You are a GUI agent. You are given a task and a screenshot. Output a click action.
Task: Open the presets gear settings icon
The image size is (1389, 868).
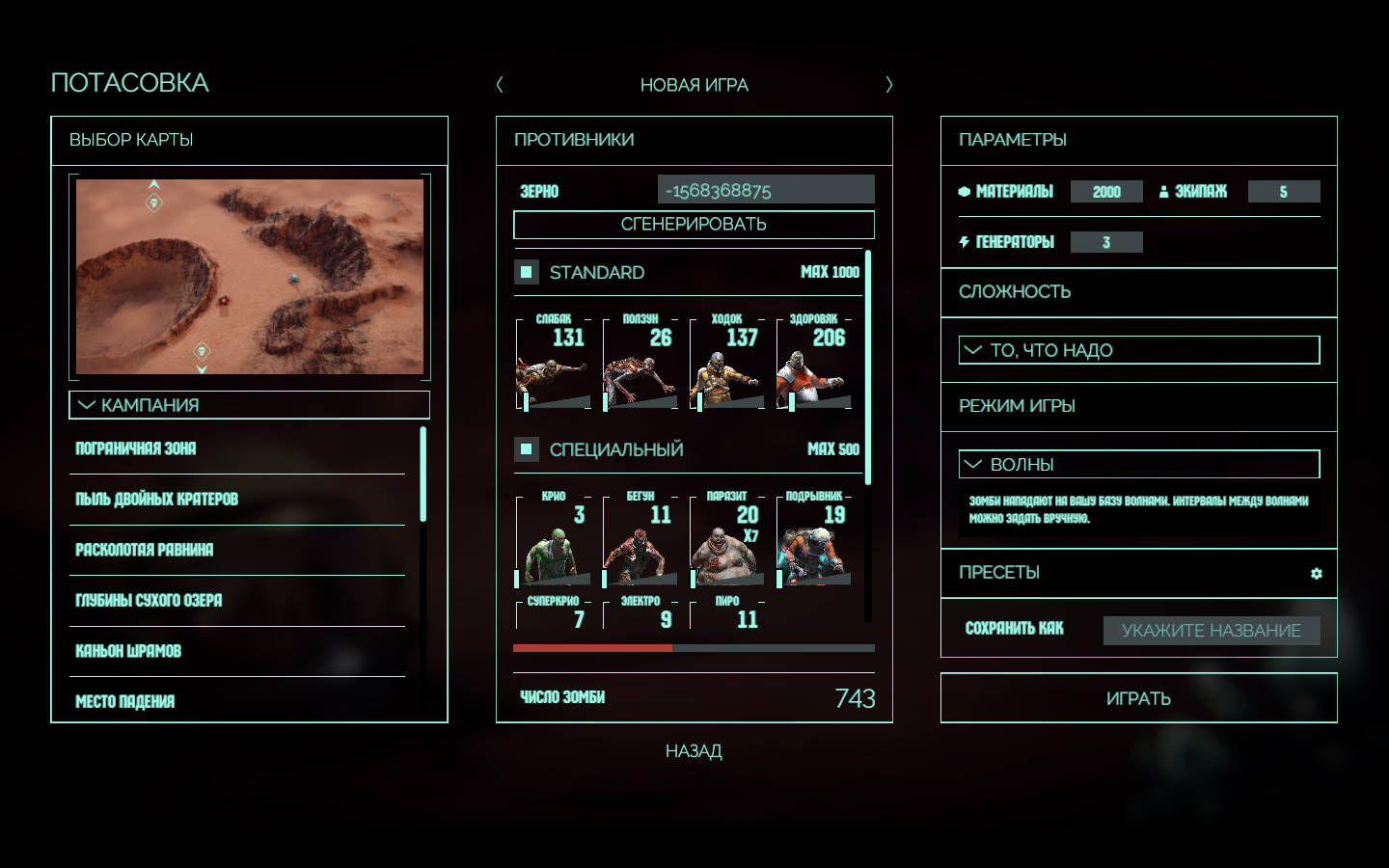pyautogui.click(x=1317, y=574)
